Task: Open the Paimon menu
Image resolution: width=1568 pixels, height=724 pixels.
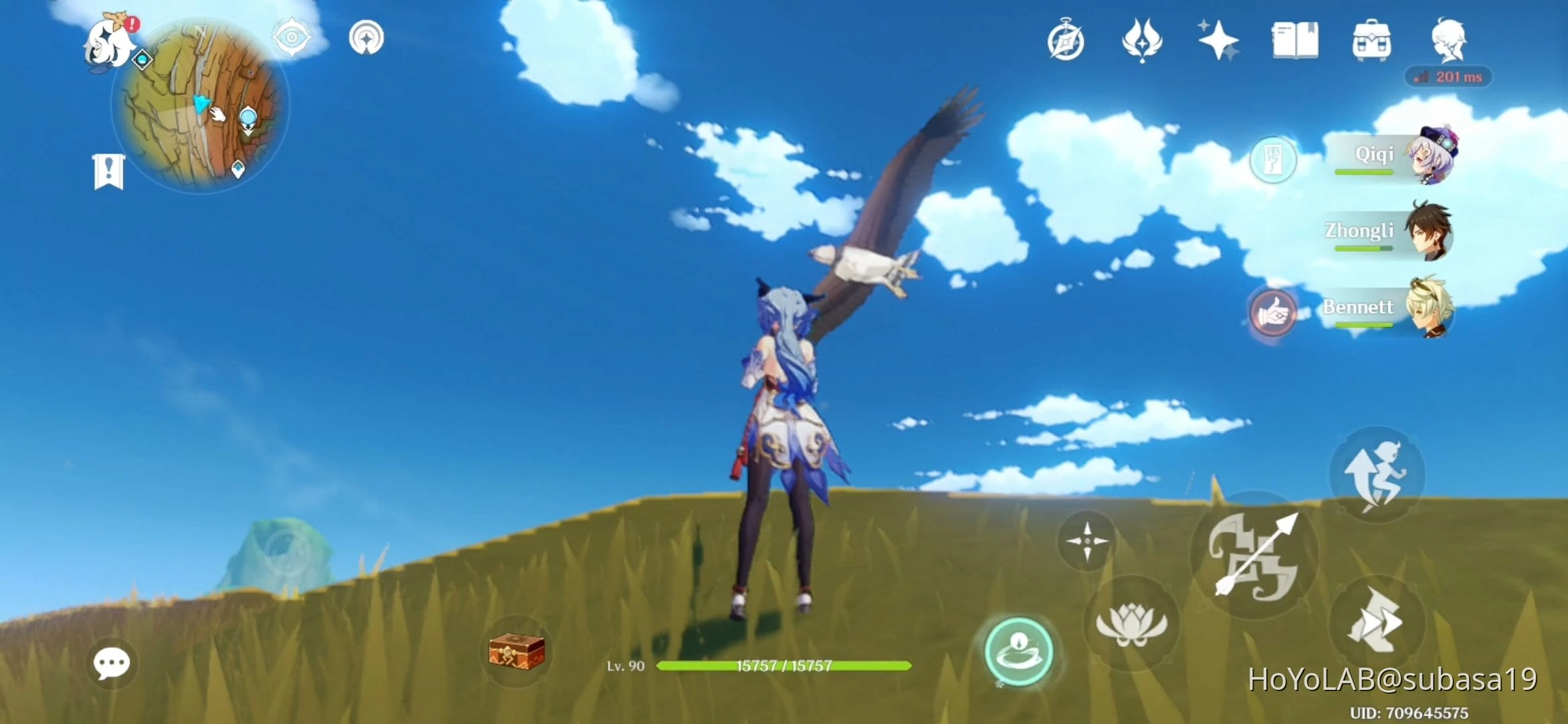Action: pyautogui.click(x=109, y=43)
